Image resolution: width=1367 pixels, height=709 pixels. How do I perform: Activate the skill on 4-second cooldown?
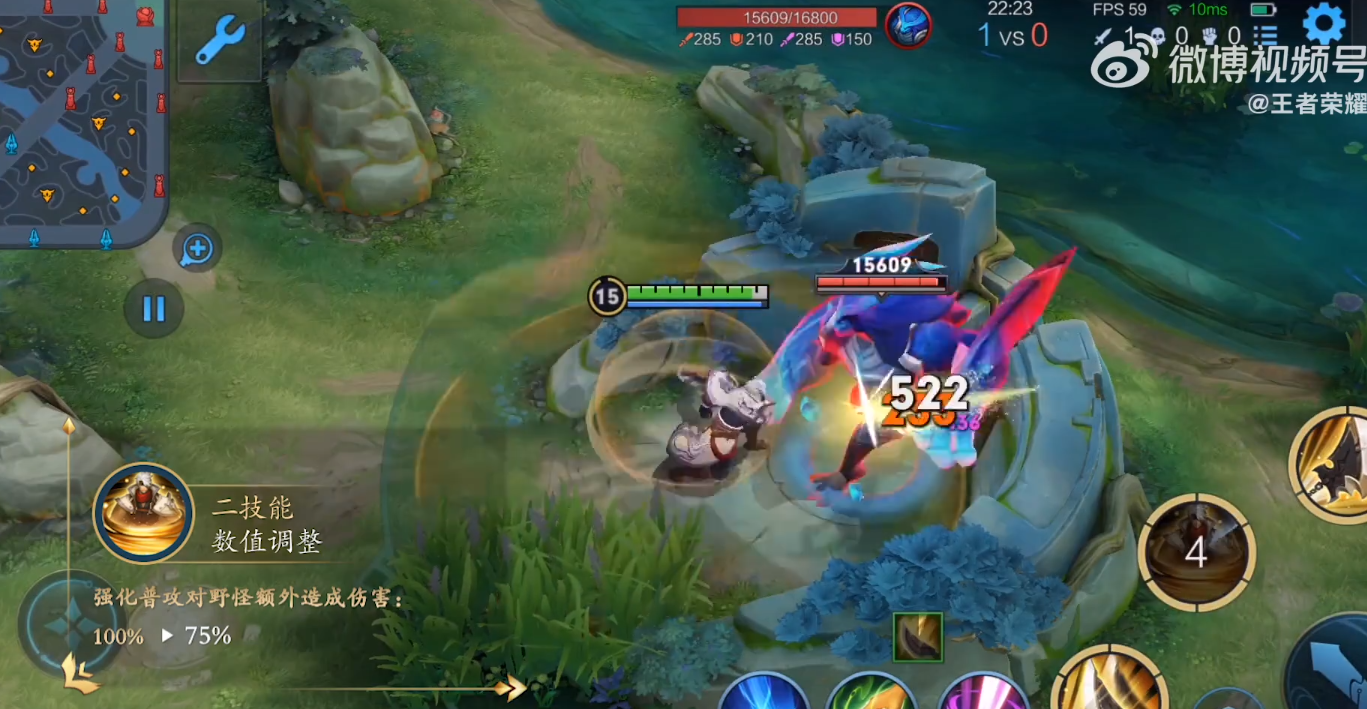pos(1196,551)
